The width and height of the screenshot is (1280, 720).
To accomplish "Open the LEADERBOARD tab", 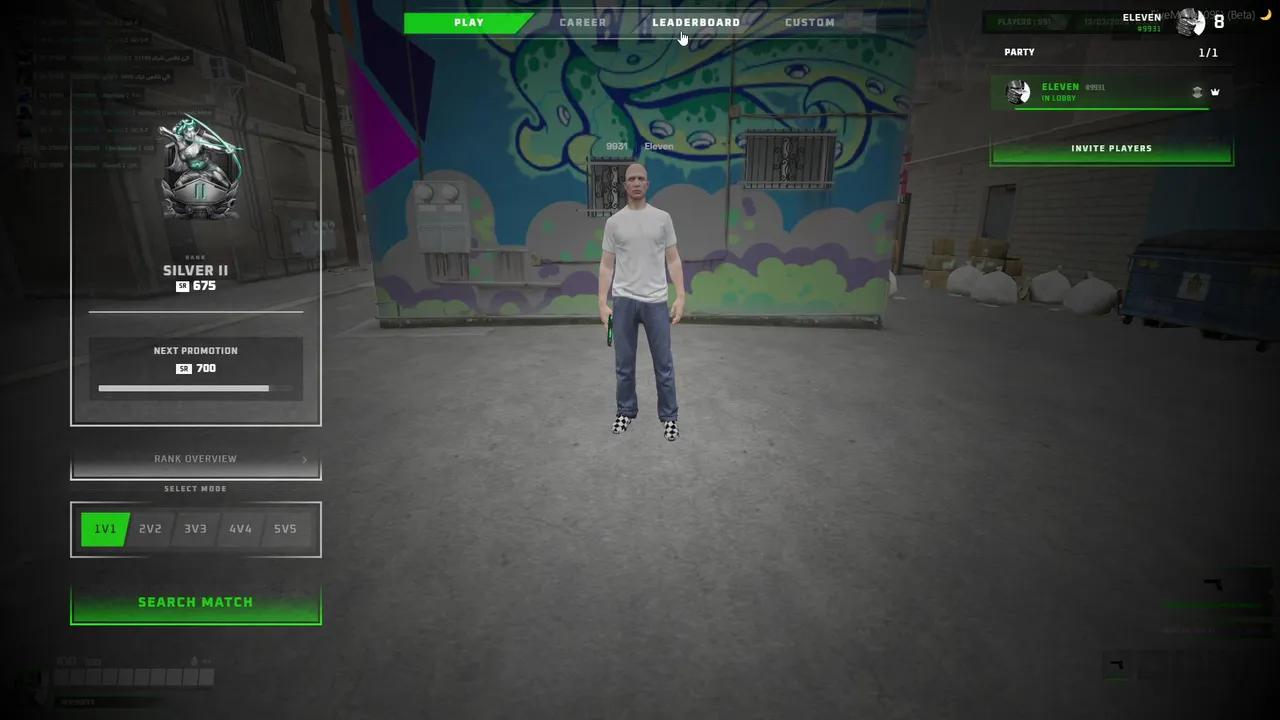I will click(x=696, y=21).
